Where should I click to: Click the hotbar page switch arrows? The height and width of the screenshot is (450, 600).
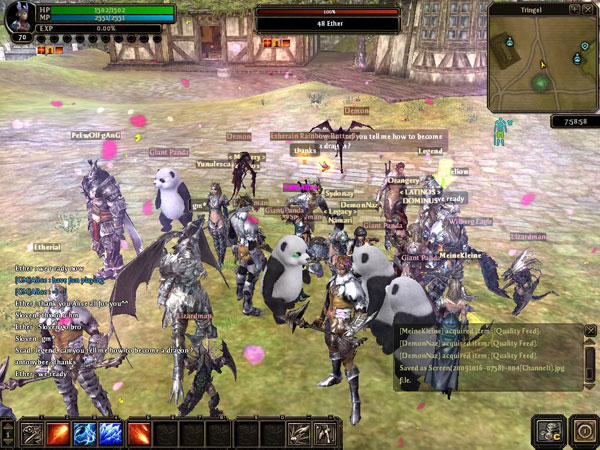(7, 434)
